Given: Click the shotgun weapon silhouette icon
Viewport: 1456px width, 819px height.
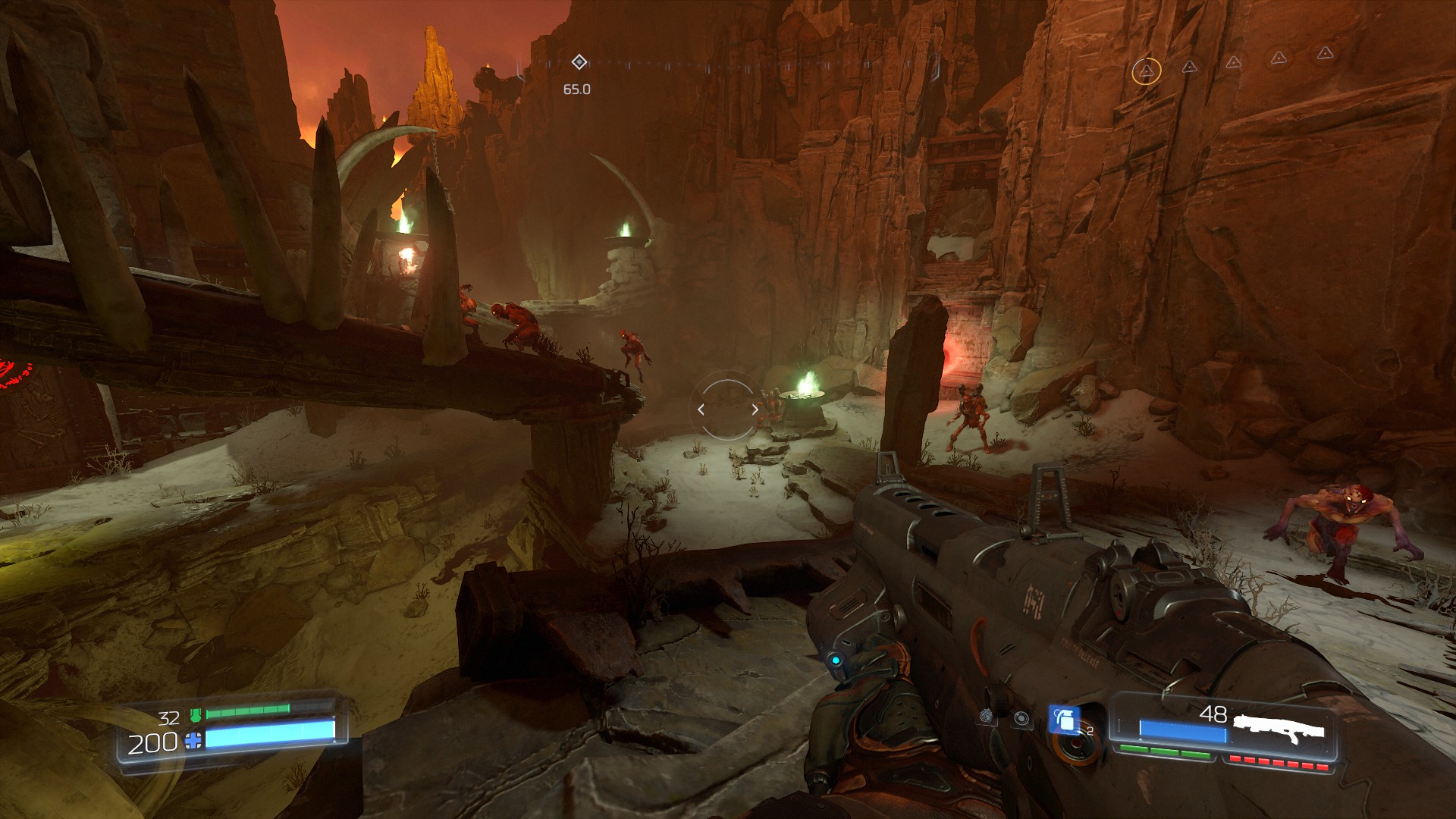Looking at the screenshot, I should [x=1279, y=726].
